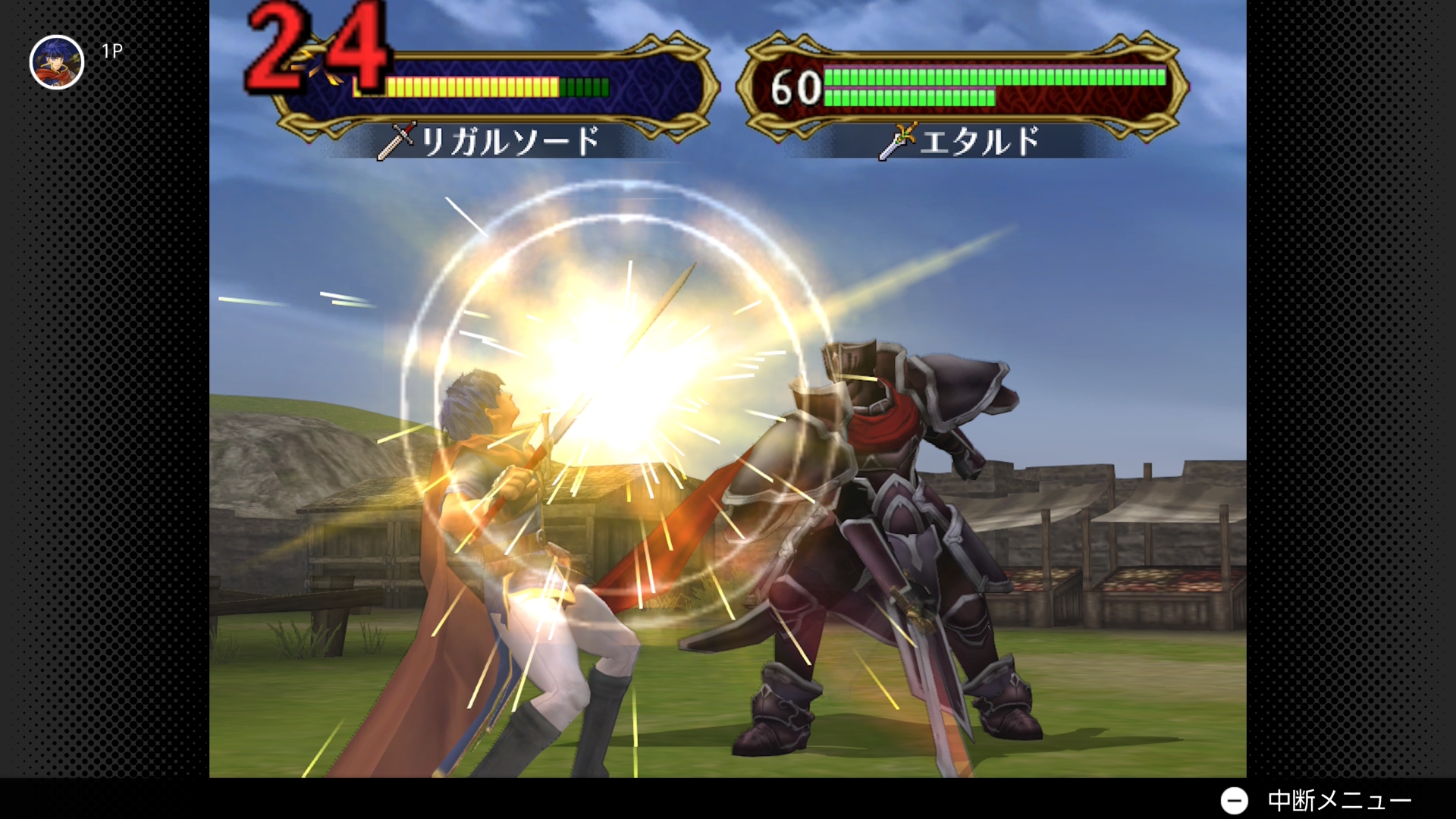Select the player 1 Ike profile avatar
This screenshot has width=1456, height=819.
57,62
